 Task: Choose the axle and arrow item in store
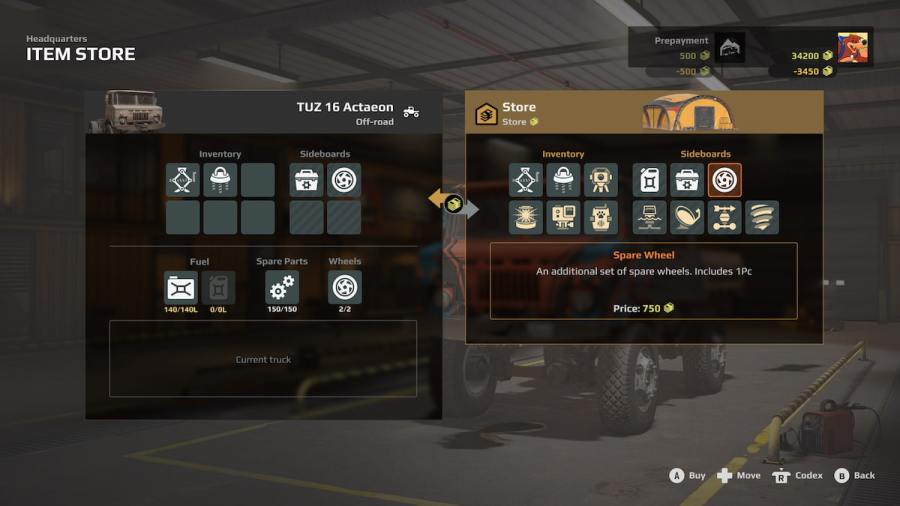point(725,217)
